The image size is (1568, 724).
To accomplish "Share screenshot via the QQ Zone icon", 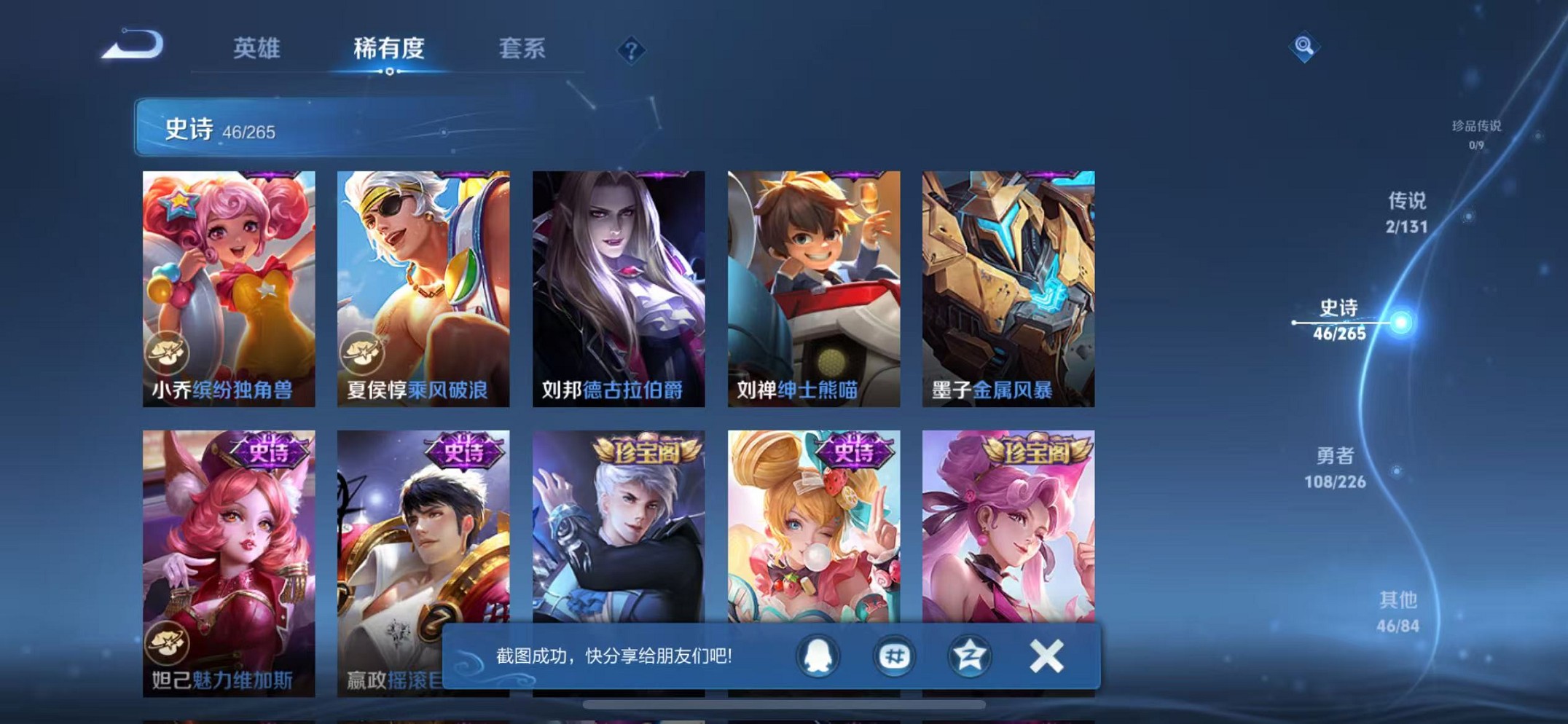I will [x=969, y=656].
